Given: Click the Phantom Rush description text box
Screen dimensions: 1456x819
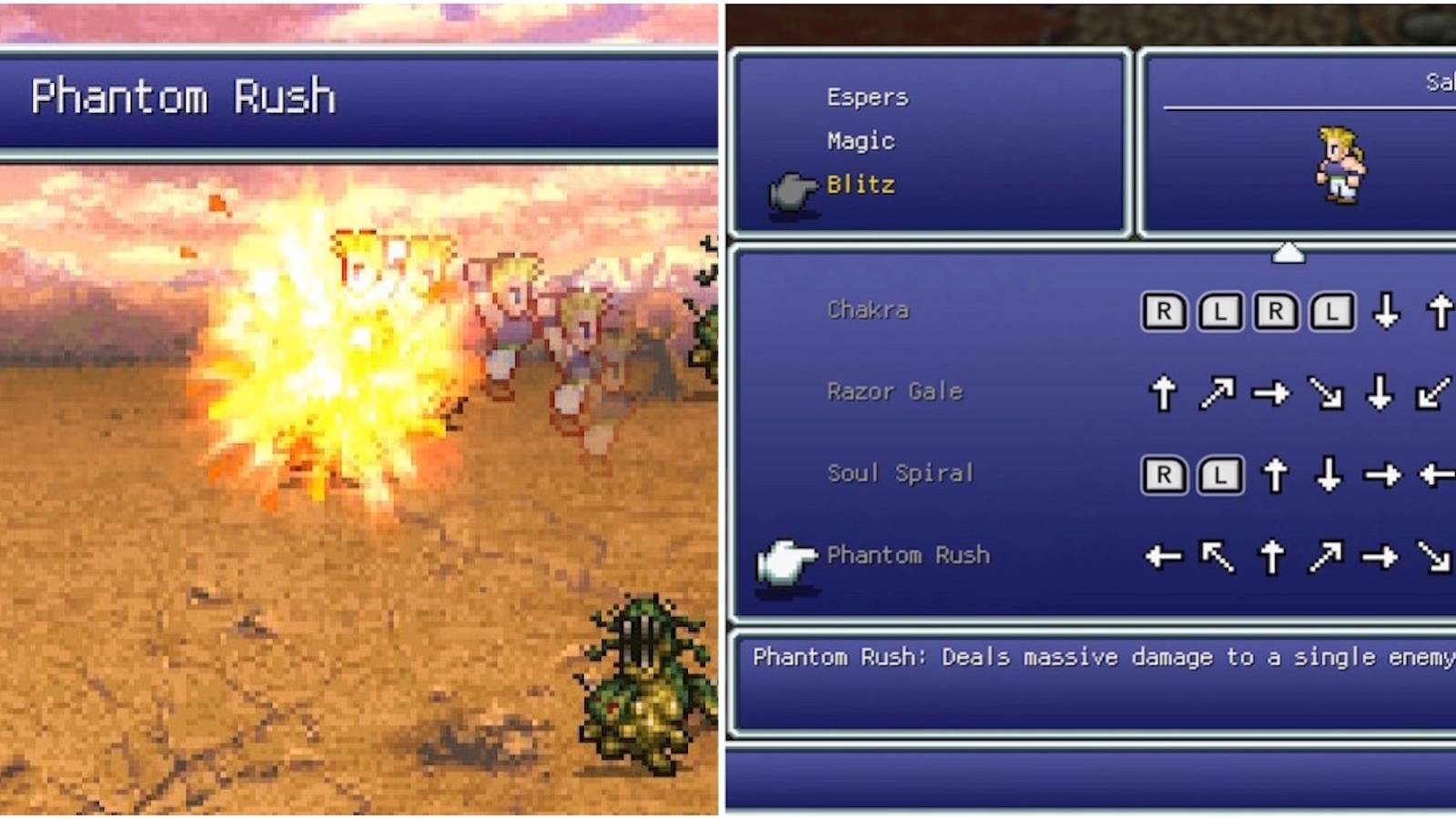Looking at the screenshot, I should pos(1092,673).
